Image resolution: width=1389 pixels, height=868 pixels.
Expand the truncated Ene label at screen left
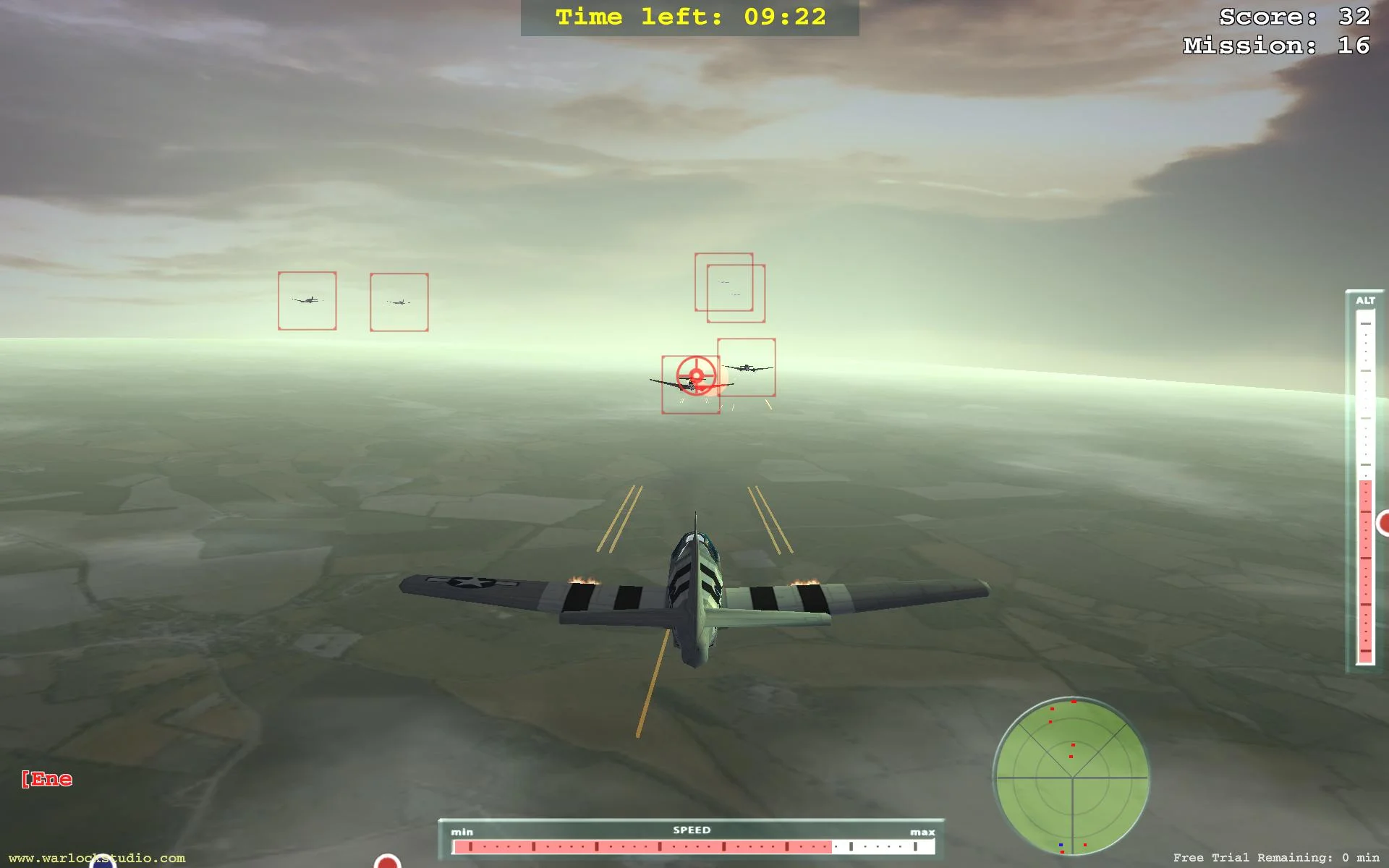[46, 779]
